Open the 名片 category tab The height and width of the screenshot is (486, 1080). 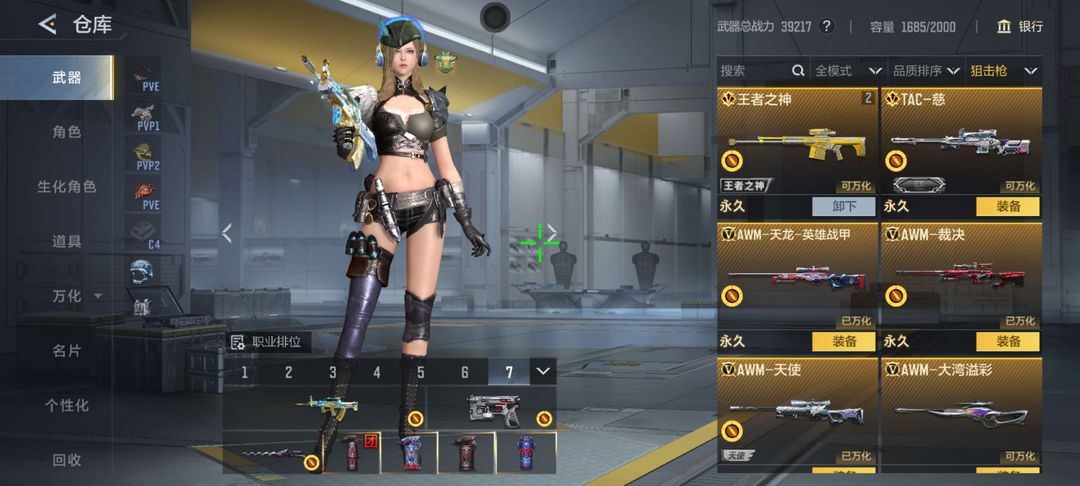pyautogui.click(x=66, y=351)
